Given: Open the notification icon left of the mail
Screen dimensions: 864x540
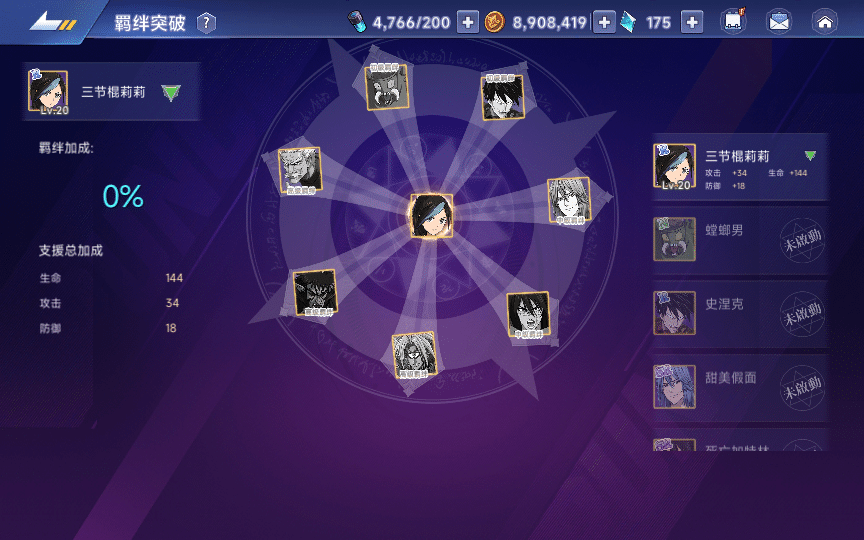Looking at the screenshot, I should click(733, 22).
